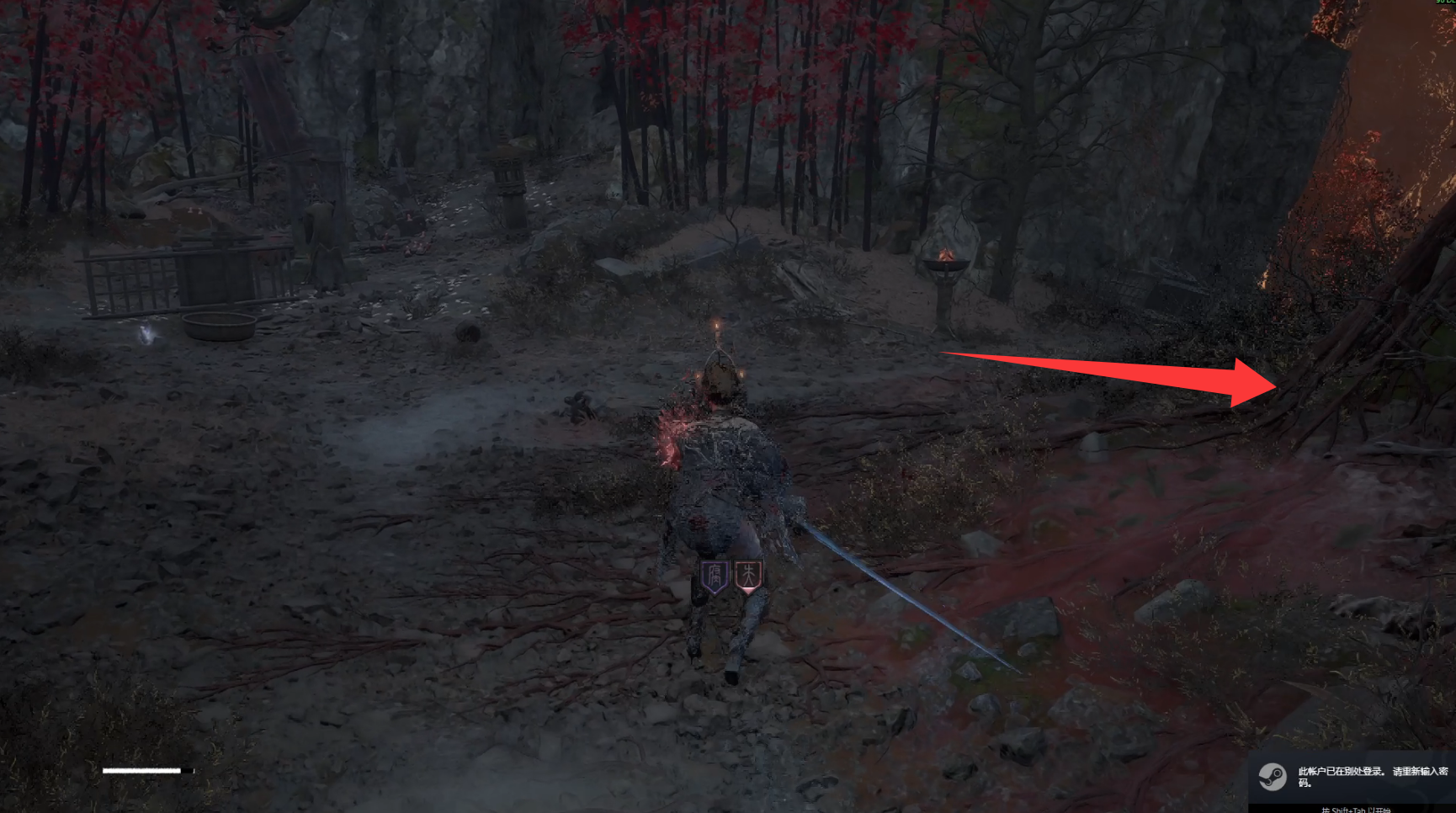Click the red 失 status shield icon
1456x813 pixels.
point(748,576)
